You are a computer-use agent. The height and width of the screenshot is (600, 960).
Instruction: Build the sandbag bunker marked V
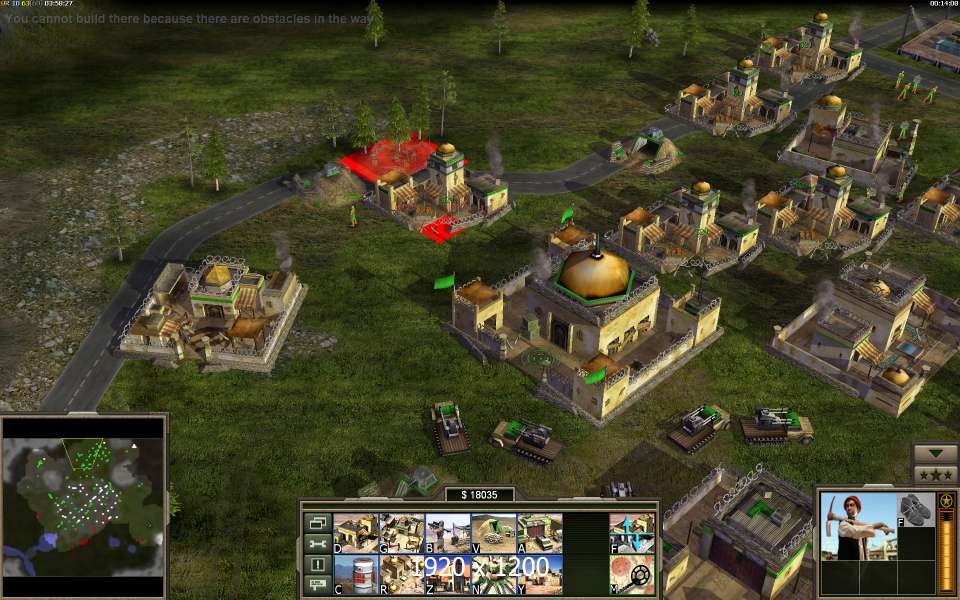[493, 534]
